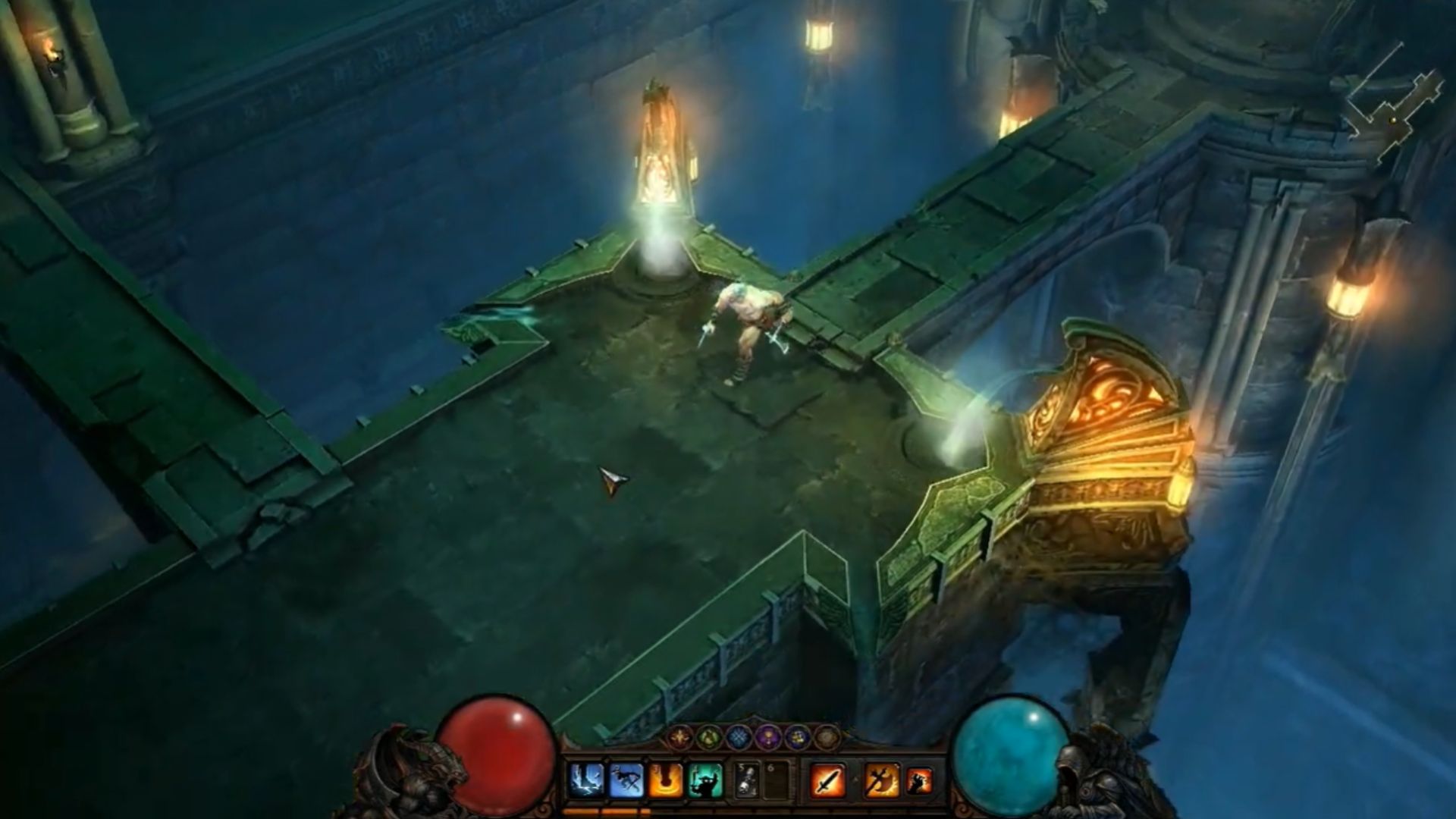Viewport: 1456px width, 819px height.
Task: Select the purple round menu button
Action: (768, 736)
